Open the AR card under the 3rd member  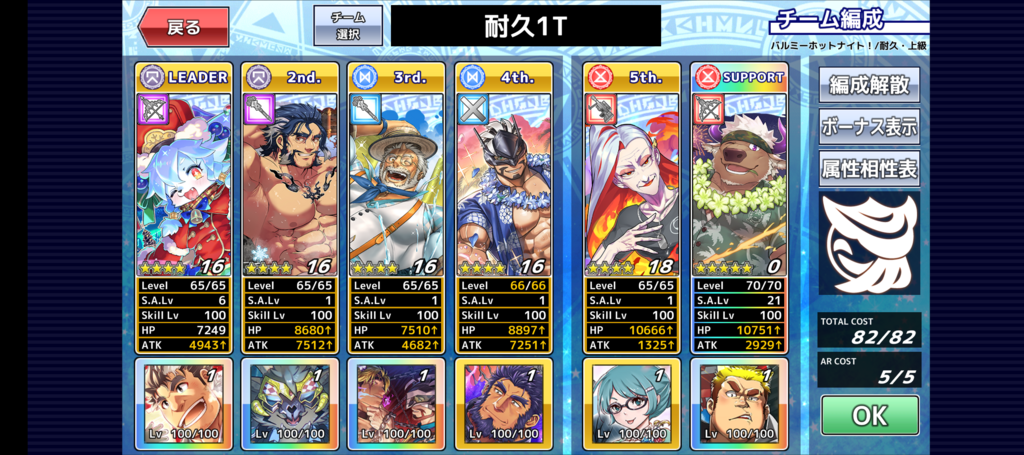pyautogui.click(x=396, y=404)
